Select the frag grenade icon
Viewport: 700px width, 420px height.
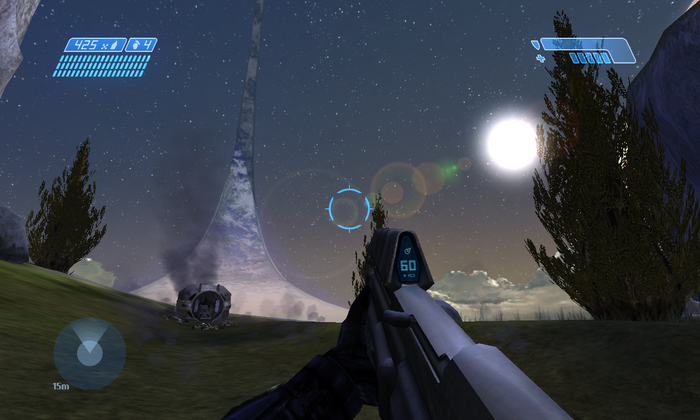point(134,45)
